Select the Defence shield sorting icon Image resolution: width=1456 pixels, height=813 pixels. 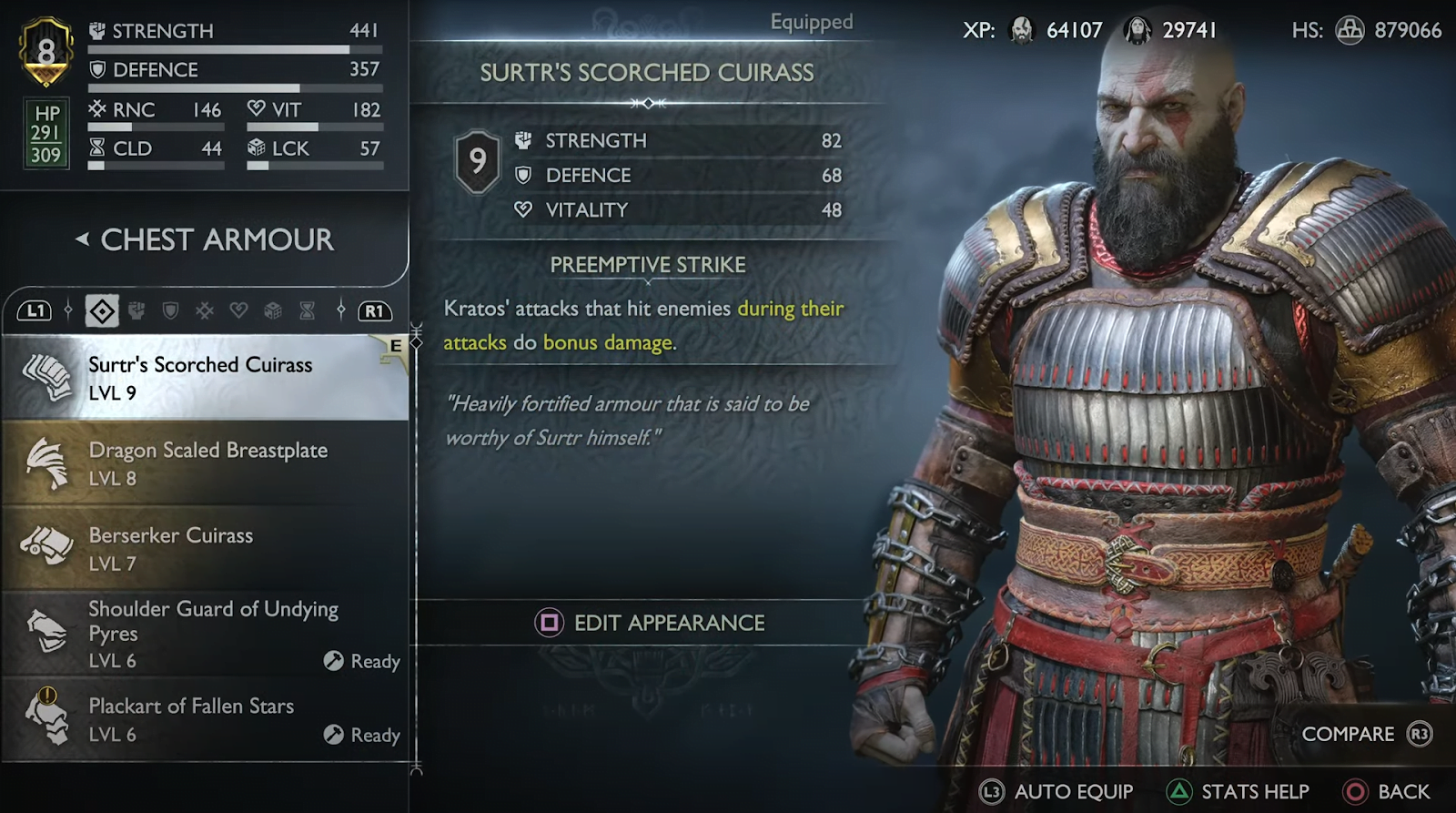click(x=171, y=310)
